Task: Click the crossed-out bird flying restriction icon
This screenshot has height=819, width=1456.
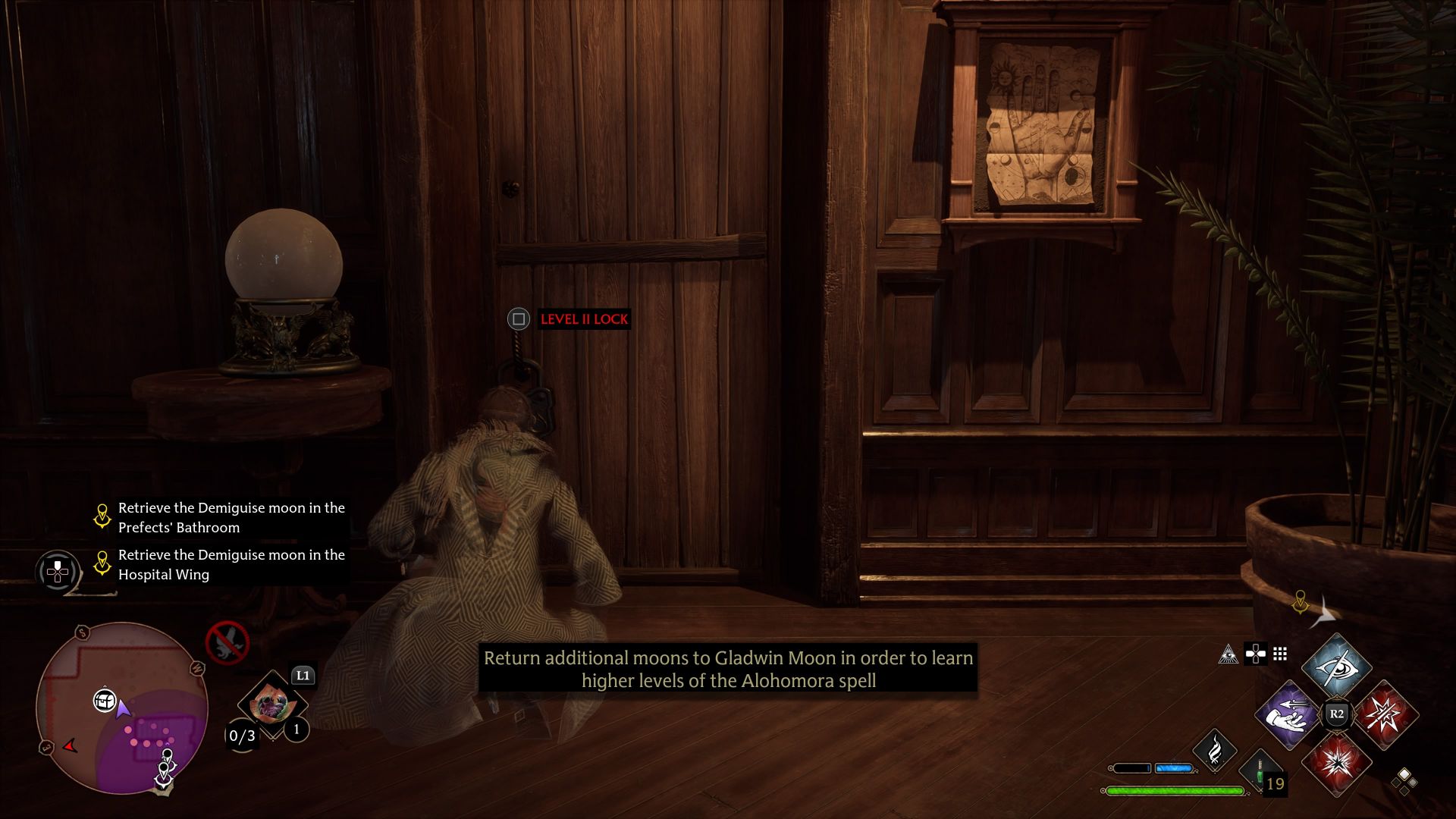Action: click(227, 642)
